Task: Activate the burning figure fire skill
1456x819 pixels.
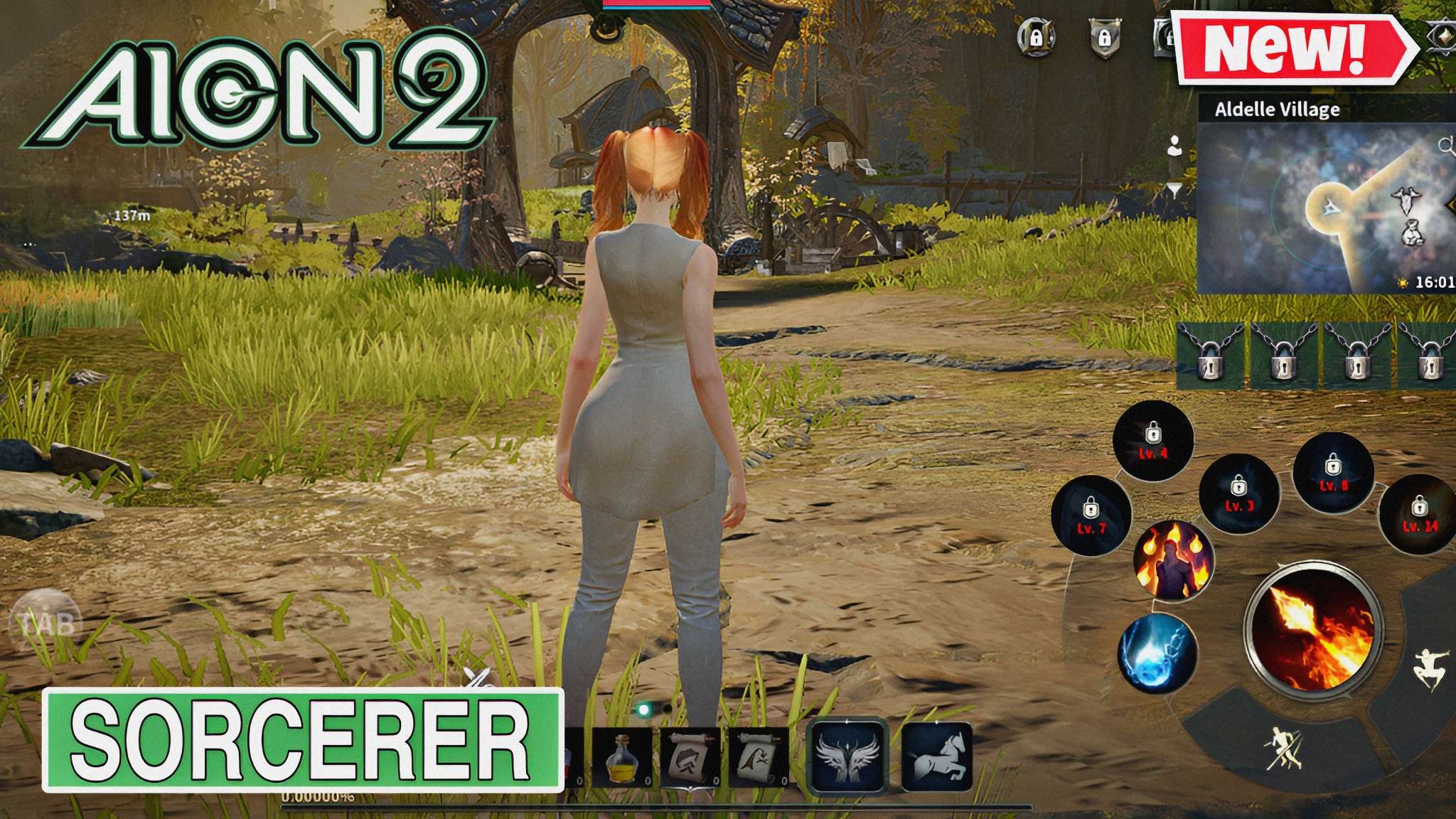Action: pyautogui.click(x=1172, y=561)
